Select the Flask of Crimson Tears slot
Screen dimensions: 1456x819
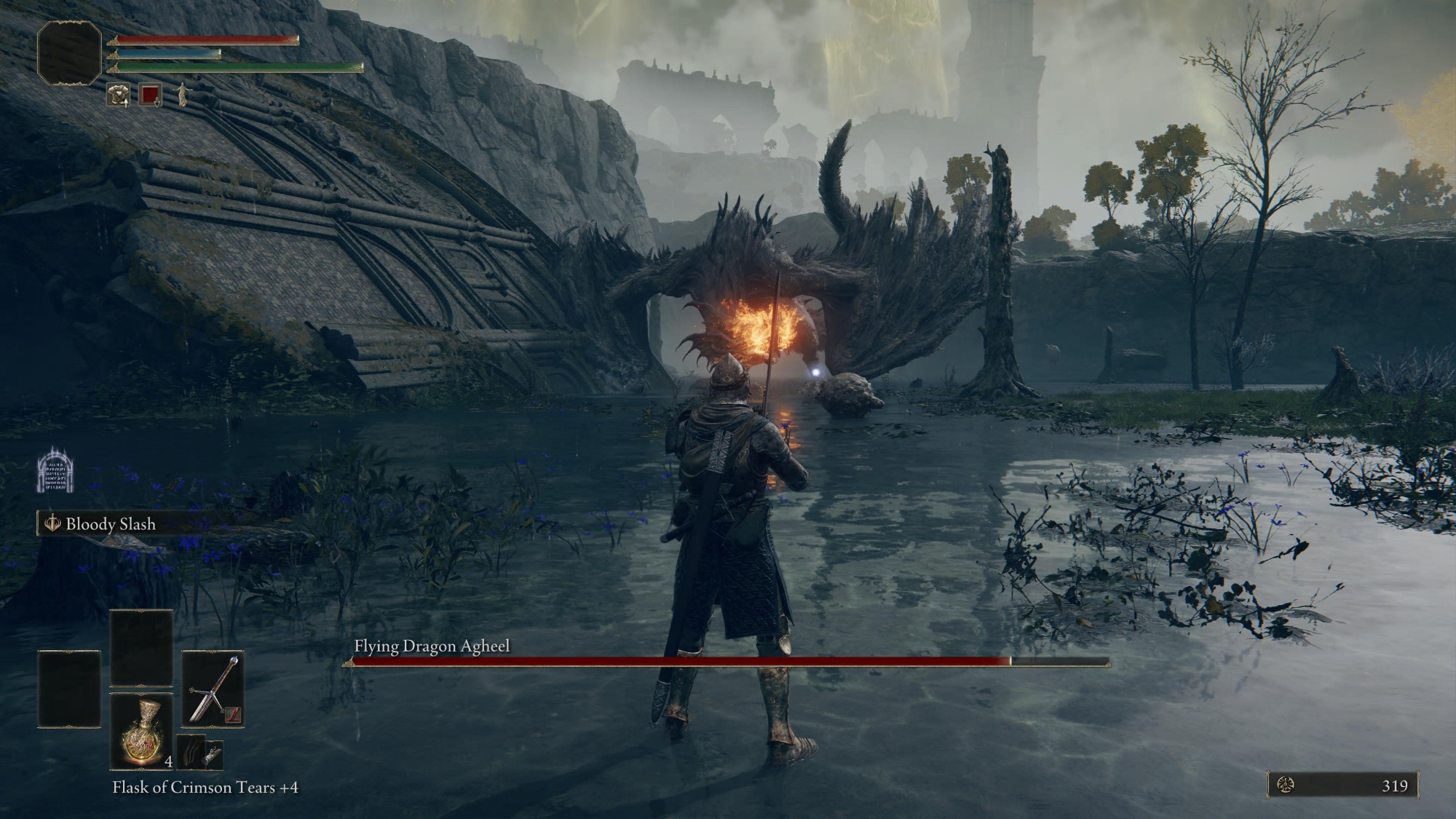click(142, 730)
